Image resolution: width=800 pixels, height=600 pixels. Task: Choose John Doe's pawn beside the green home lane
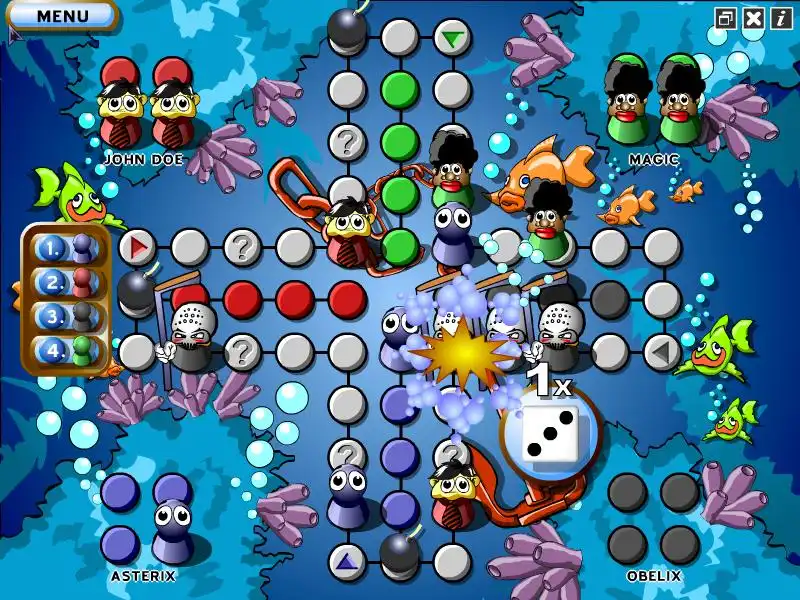point(347,232)
